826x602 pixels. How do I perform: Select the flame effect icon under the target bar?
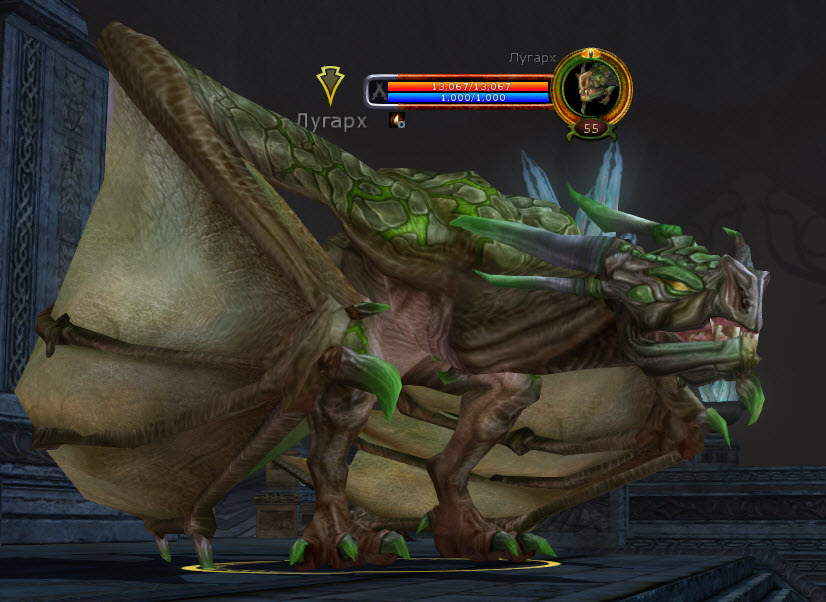(397, 120)
